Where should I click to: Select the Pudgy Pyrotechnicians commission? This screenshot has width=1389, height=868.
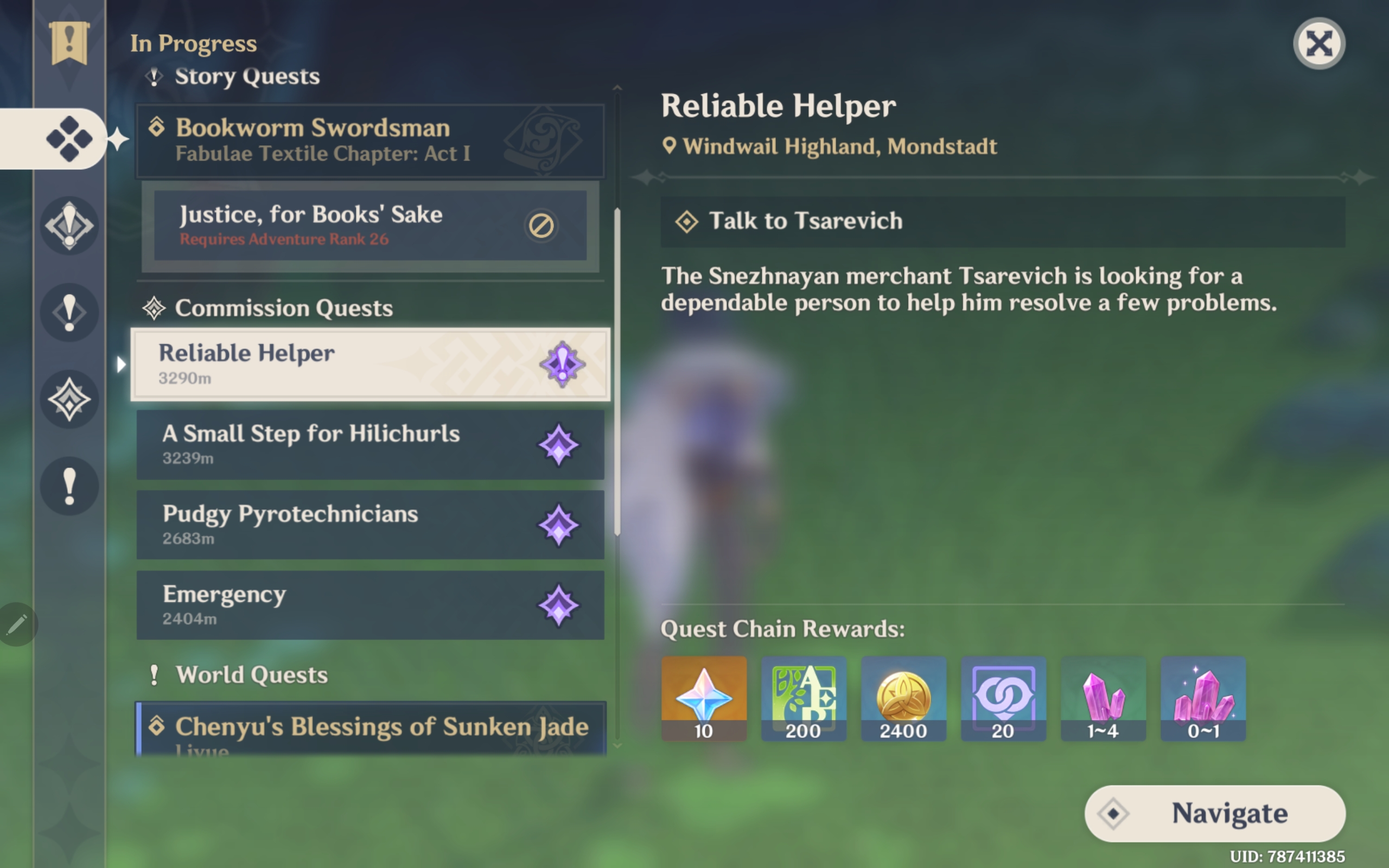click(369, 525)
